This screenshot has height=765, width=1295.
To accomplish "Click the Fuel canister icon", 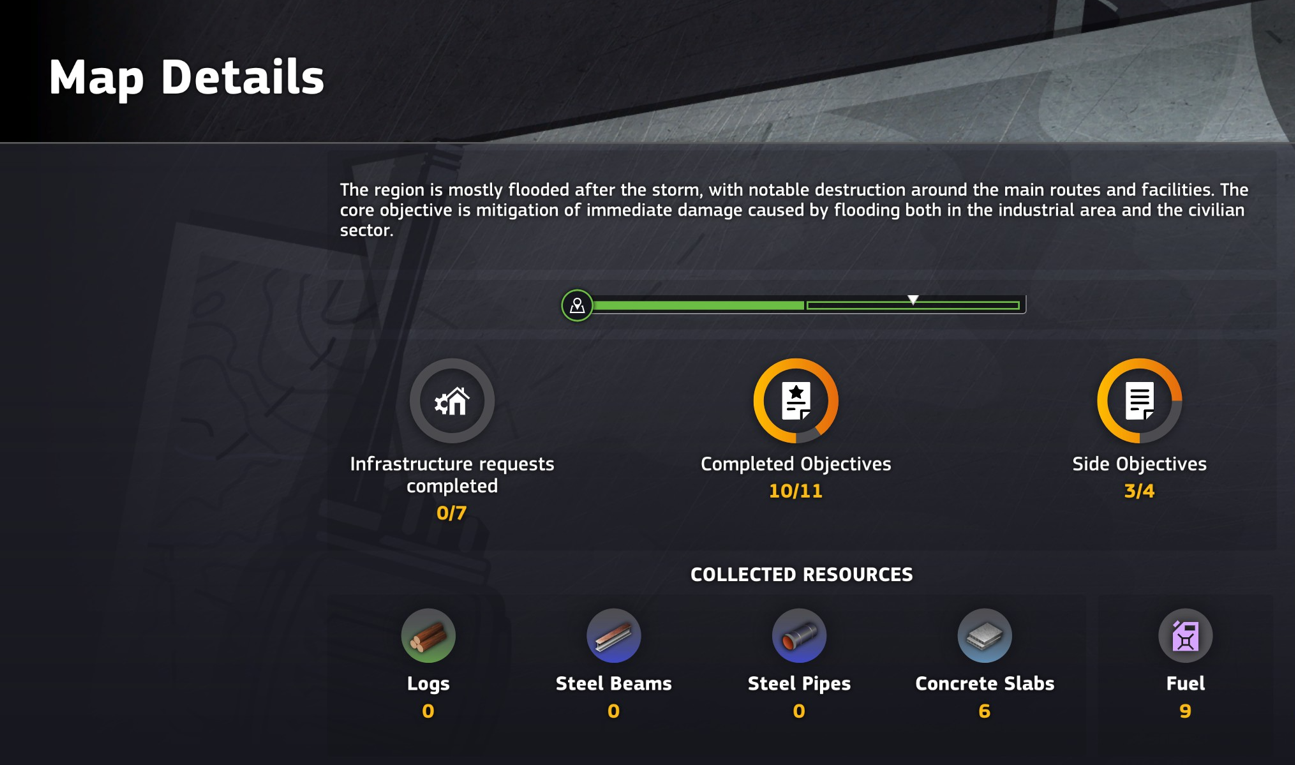I will tap(1185, 635).
